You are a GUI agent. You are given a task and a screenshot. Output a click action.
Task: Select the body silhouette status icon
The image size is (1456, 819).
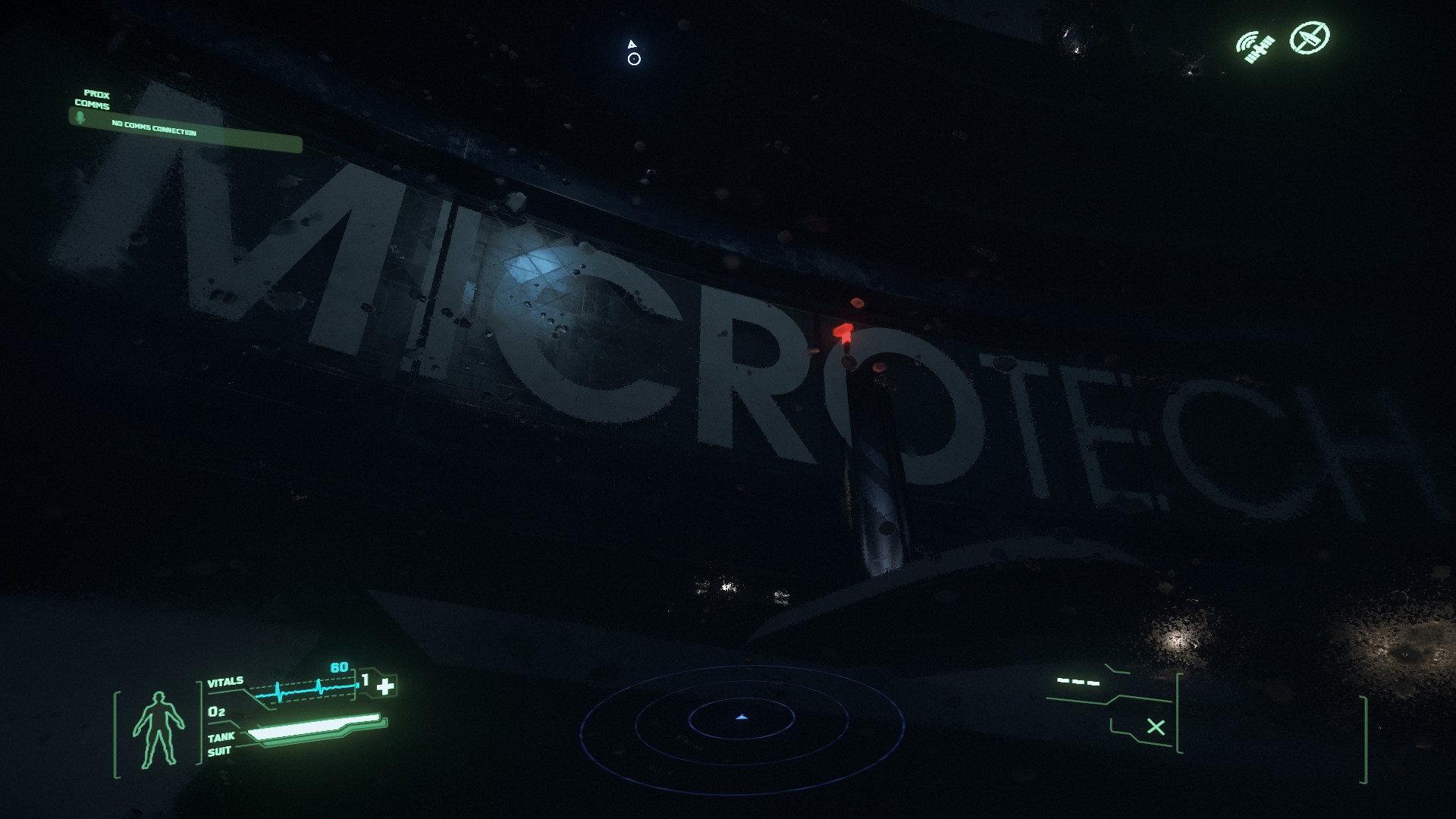coord(158,730)
